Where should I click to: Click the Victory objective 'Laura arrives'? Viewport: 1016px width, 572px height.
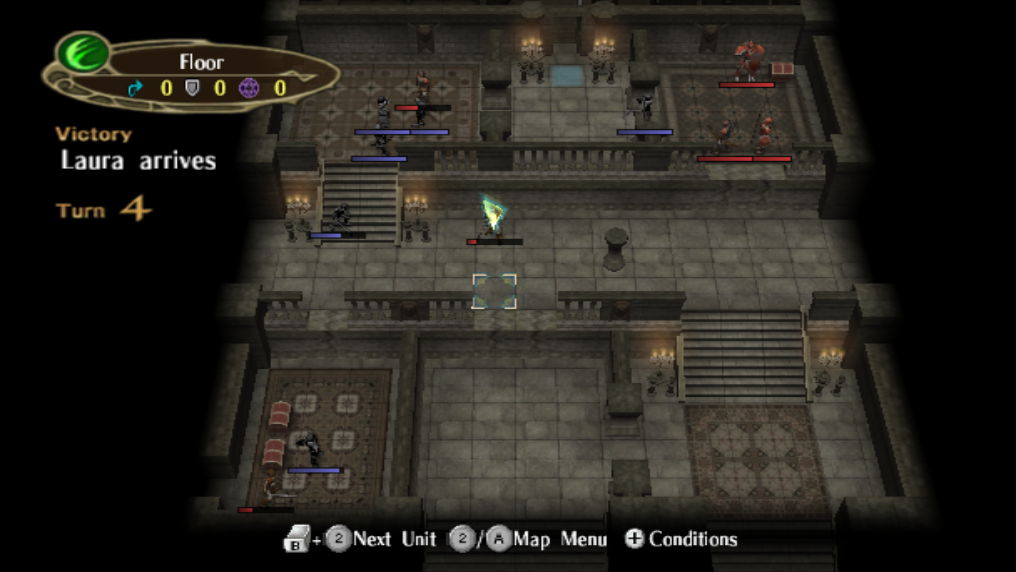138,160
